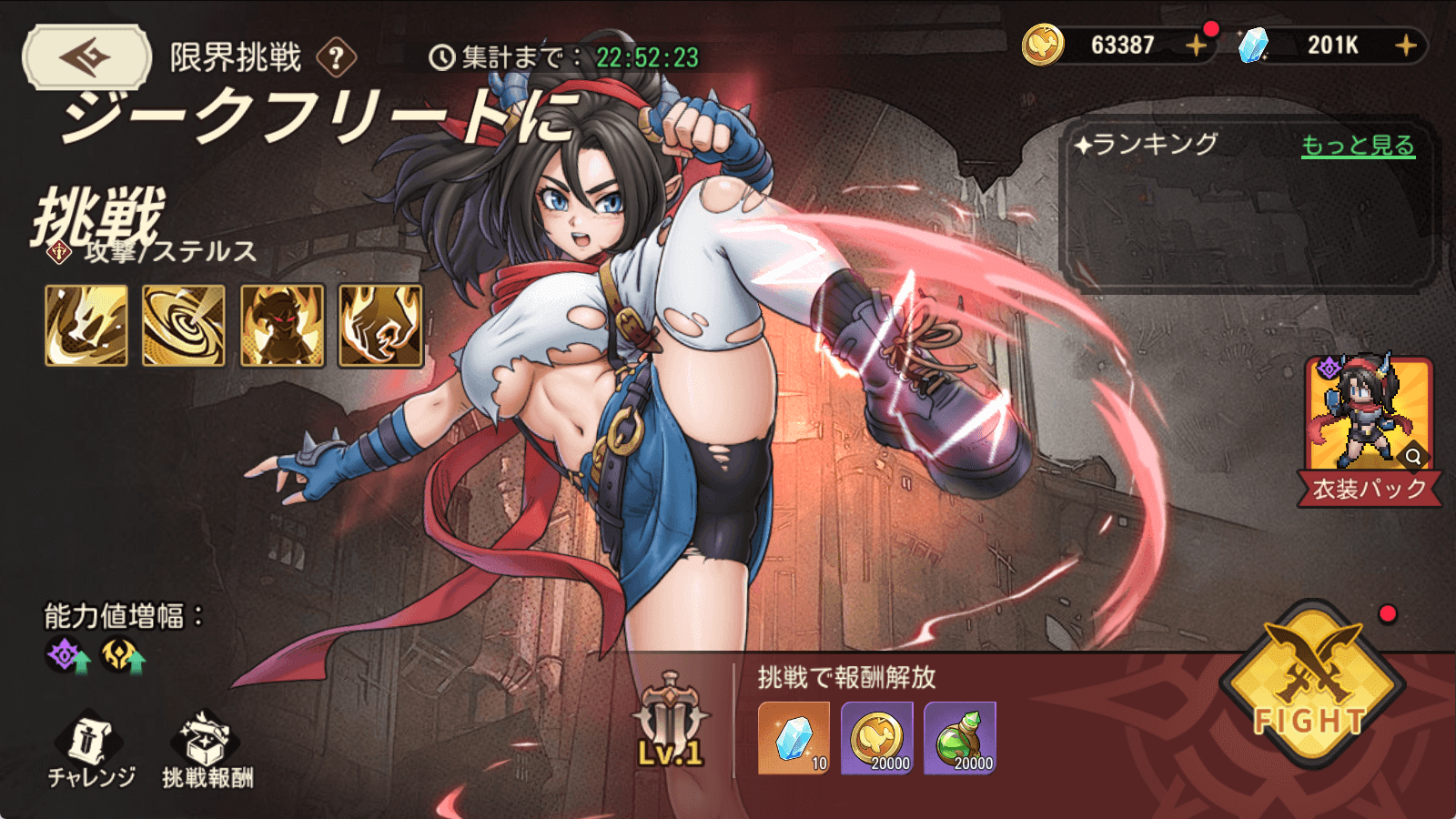Image resolution: width=1456 pixels, height=819 pixels.
Task: View the flaming fist skill icon
Action: 380,326
